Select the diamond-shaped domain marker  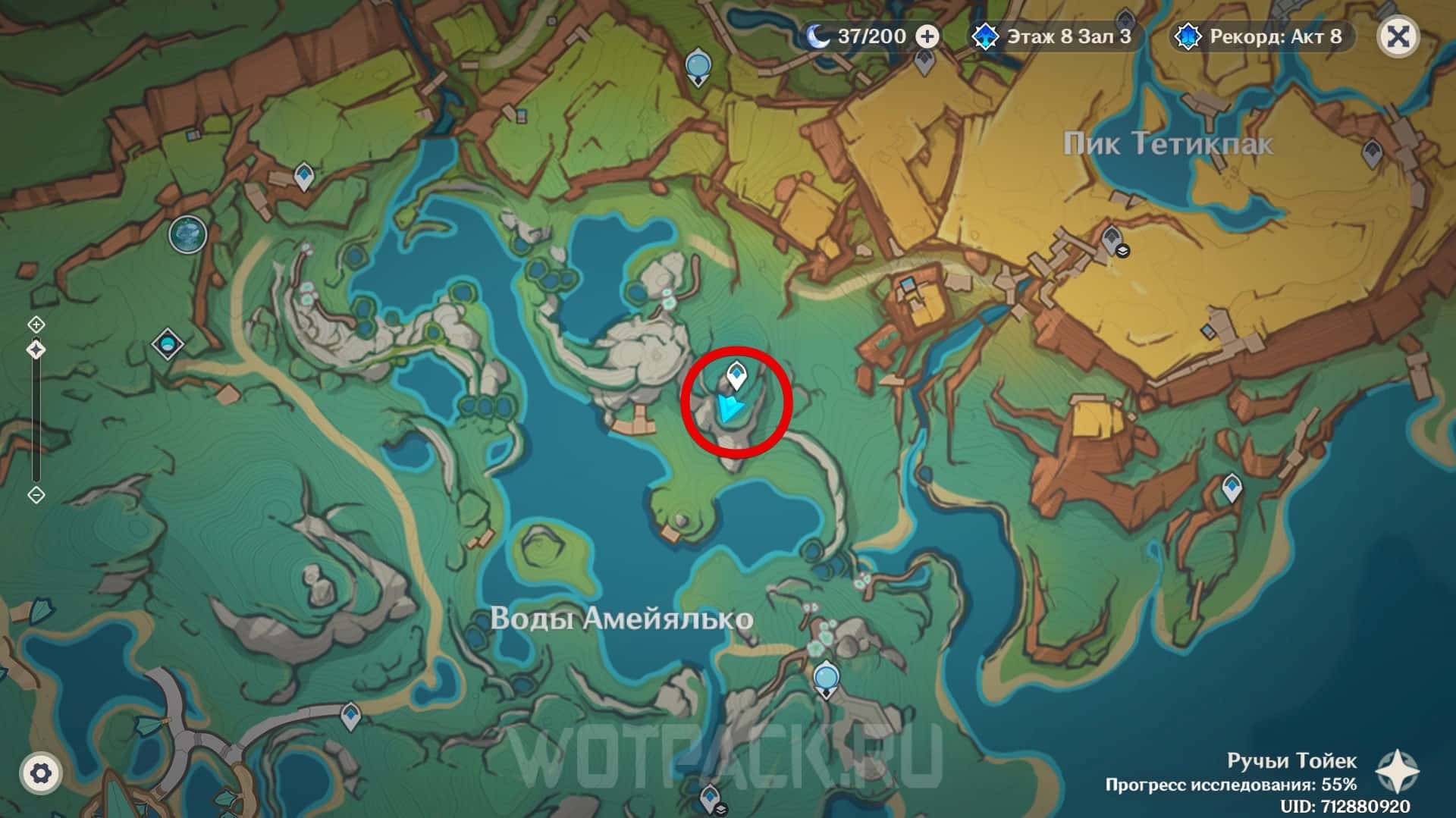click(168, 344)
